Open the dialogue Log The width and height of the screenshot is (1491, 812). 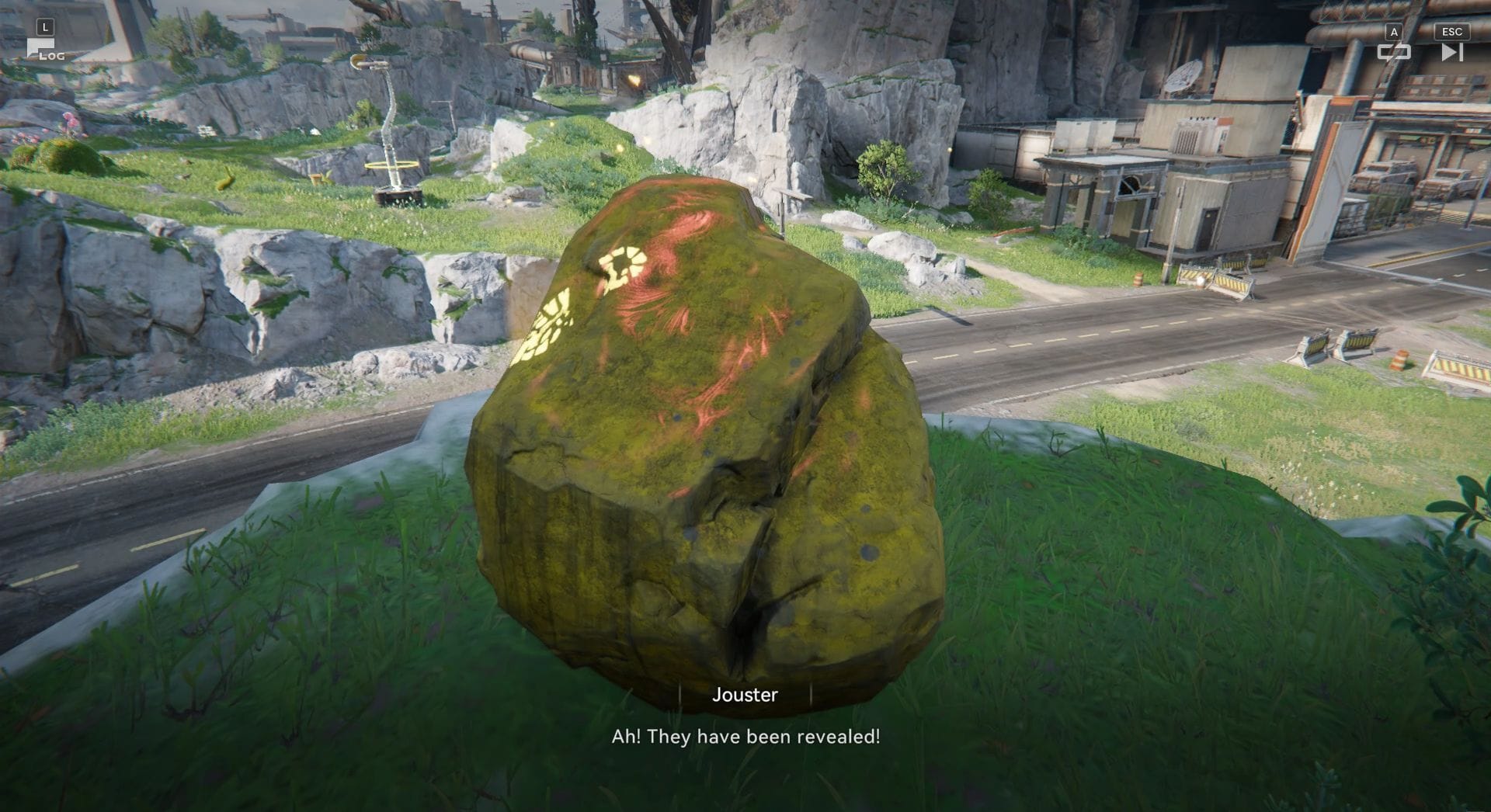[43, 50]
